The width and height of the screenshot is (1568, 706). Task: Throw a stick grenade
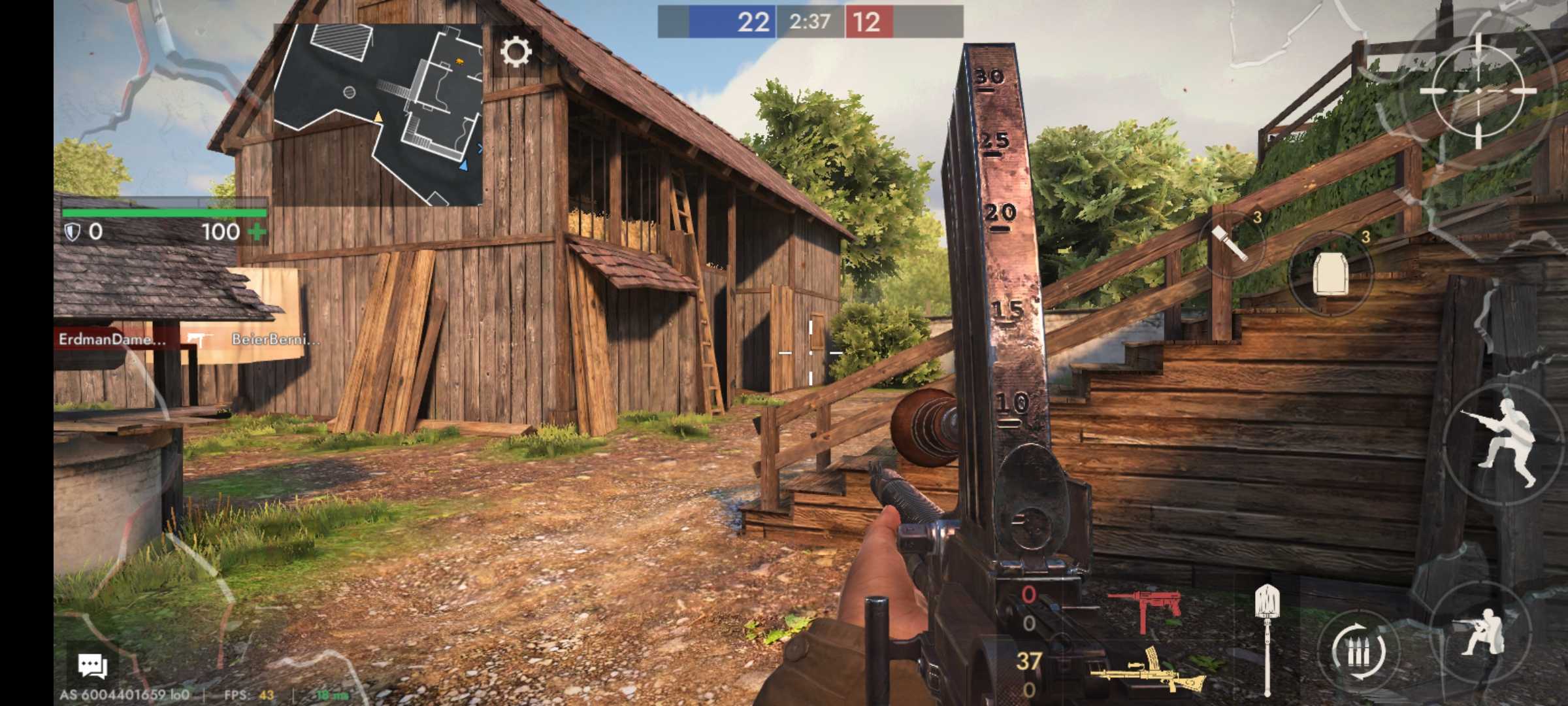(x=1231, y=244)
